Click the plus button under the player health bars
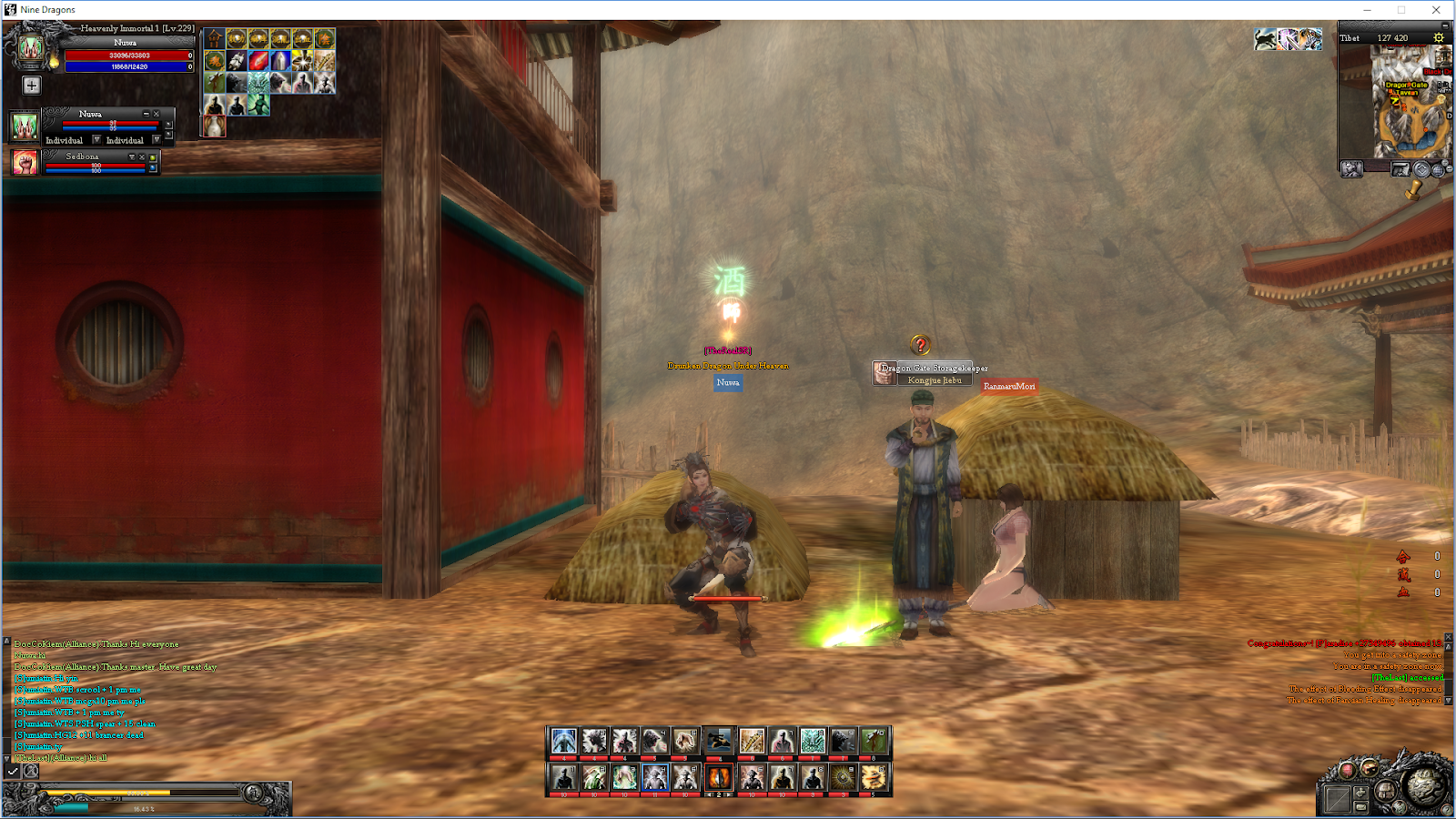 click(32, 86)
